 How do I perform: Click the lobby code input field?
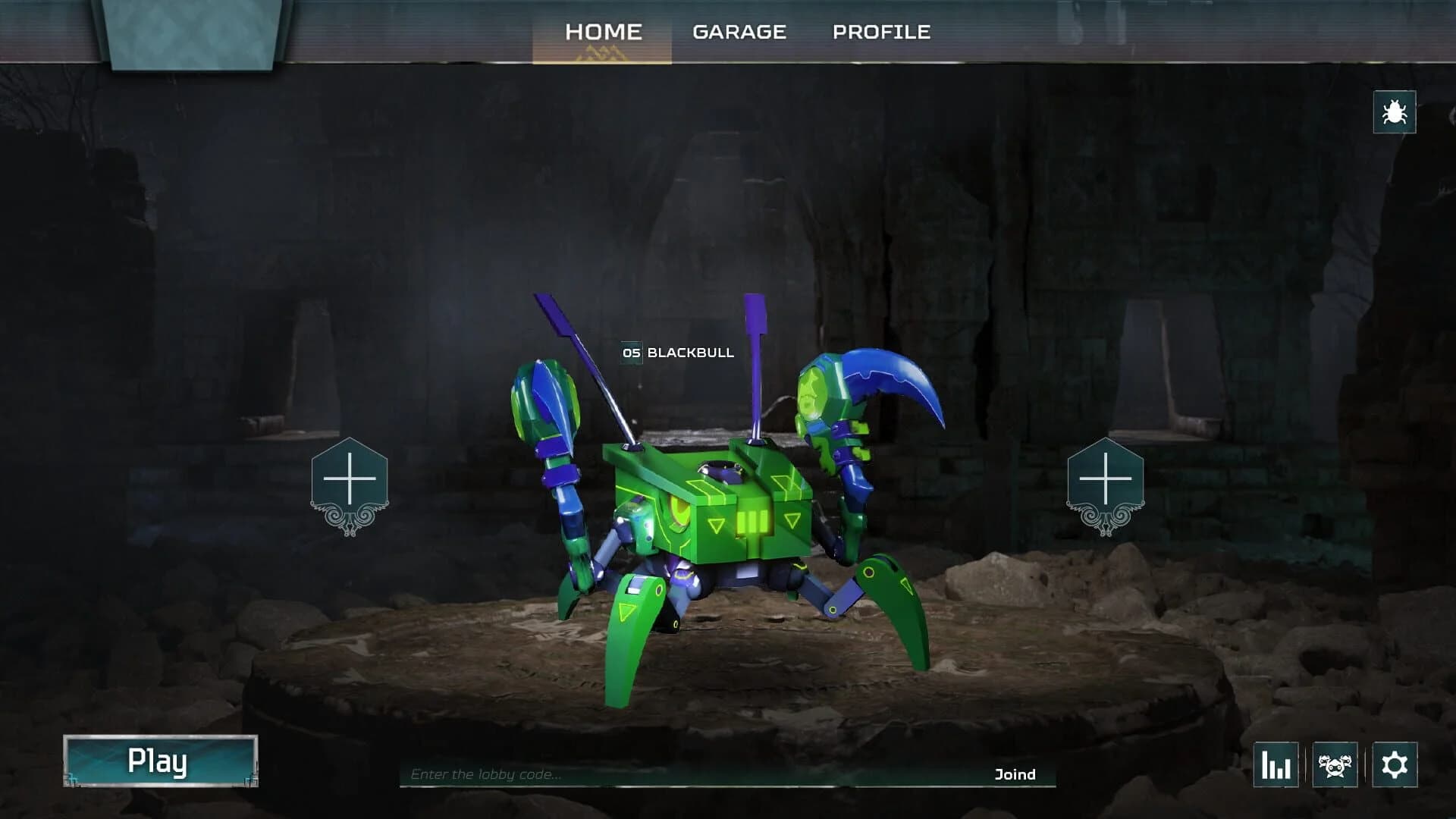[x=531, y=775]
